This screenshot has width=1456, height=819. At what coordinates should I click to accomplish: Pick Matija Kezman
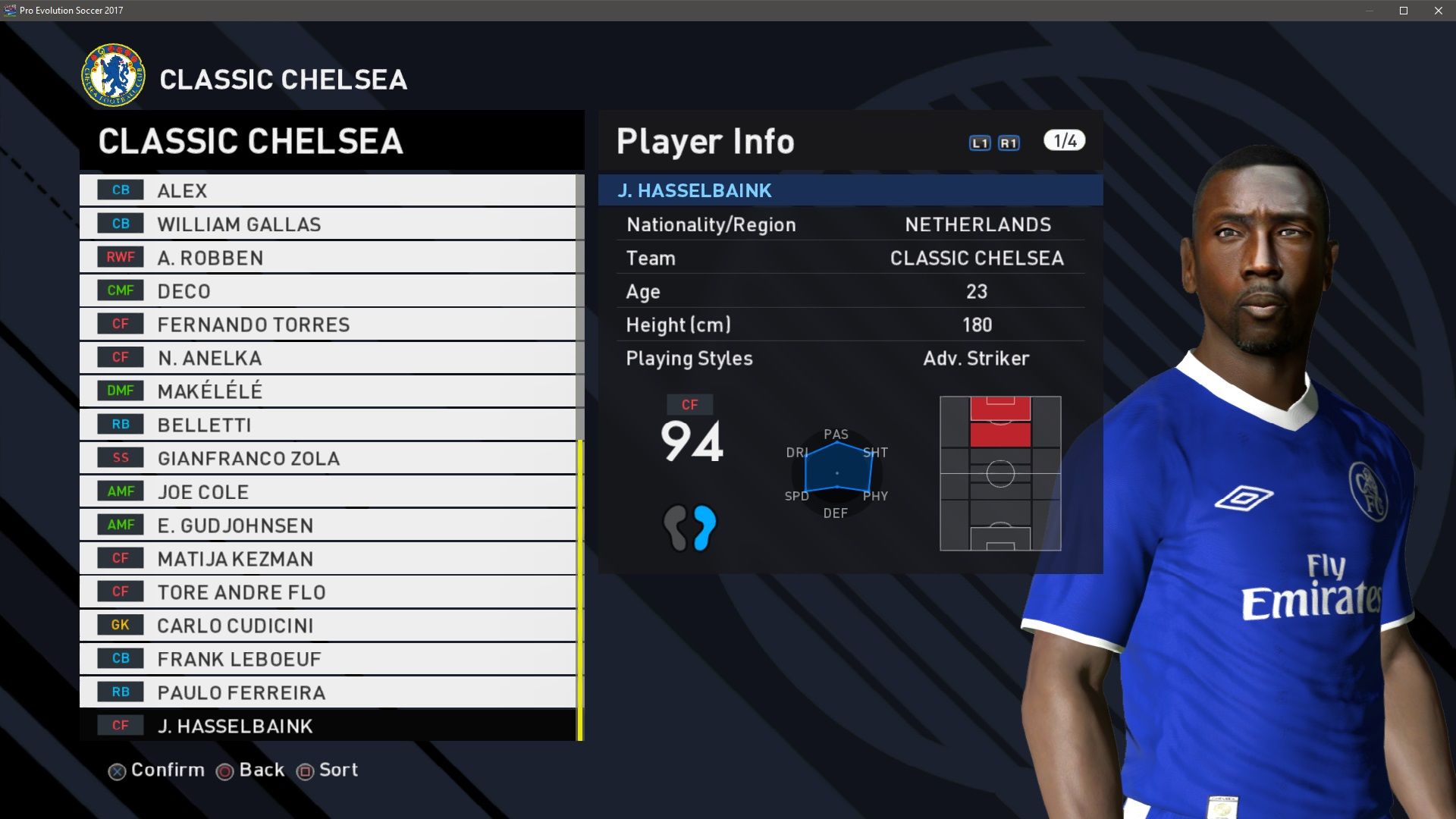(328, 558)
